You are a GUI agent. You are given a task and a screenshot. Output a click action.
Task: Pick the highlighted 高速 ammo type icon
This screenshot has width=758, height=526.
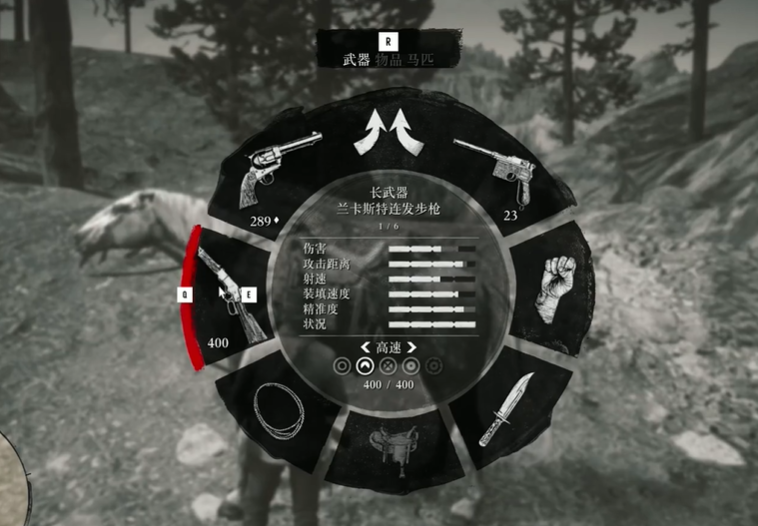pyautogui.click(x=365, y=367)
